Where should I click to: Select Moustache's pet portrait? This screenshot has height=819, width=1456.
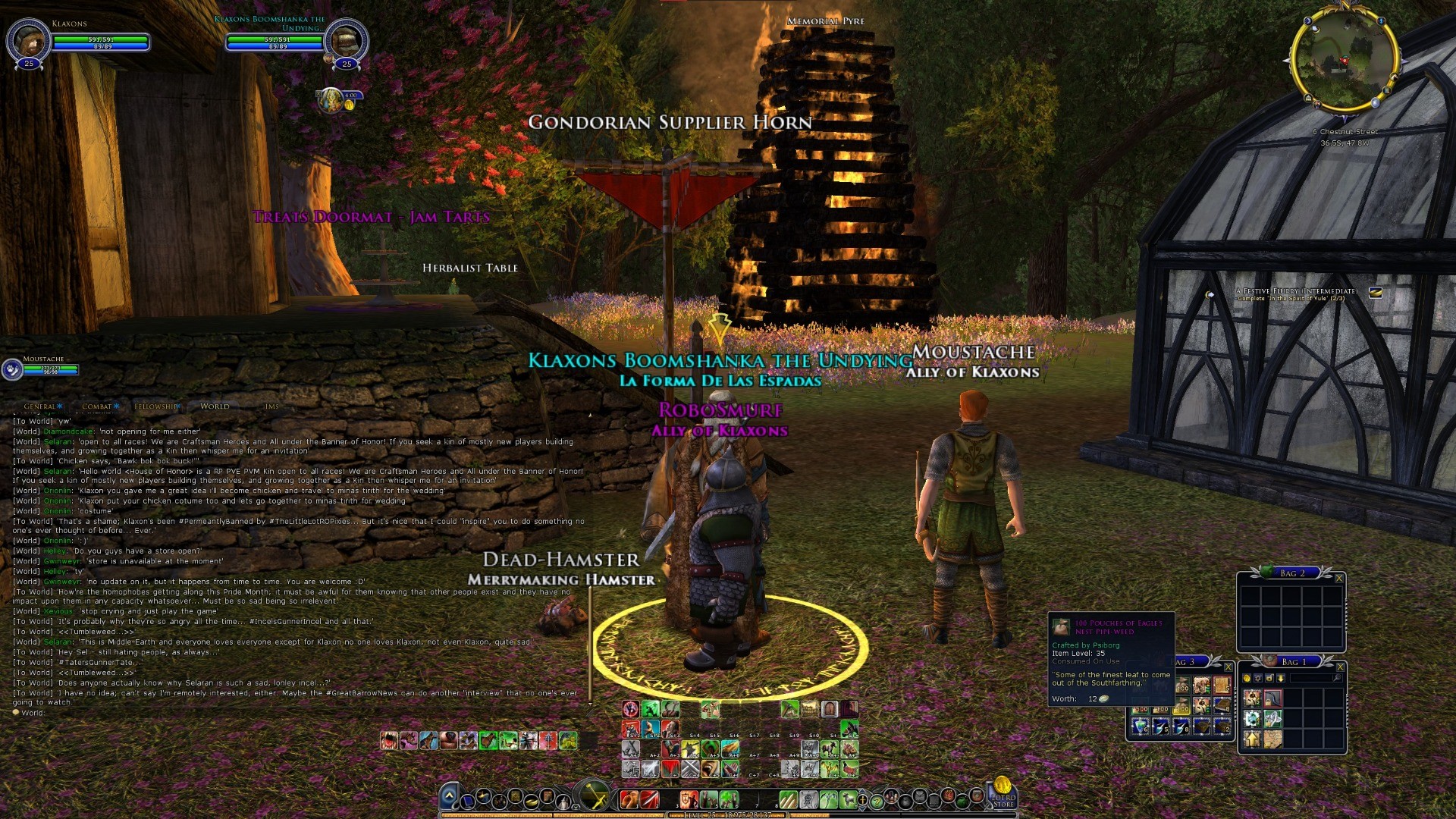point(13,369)
